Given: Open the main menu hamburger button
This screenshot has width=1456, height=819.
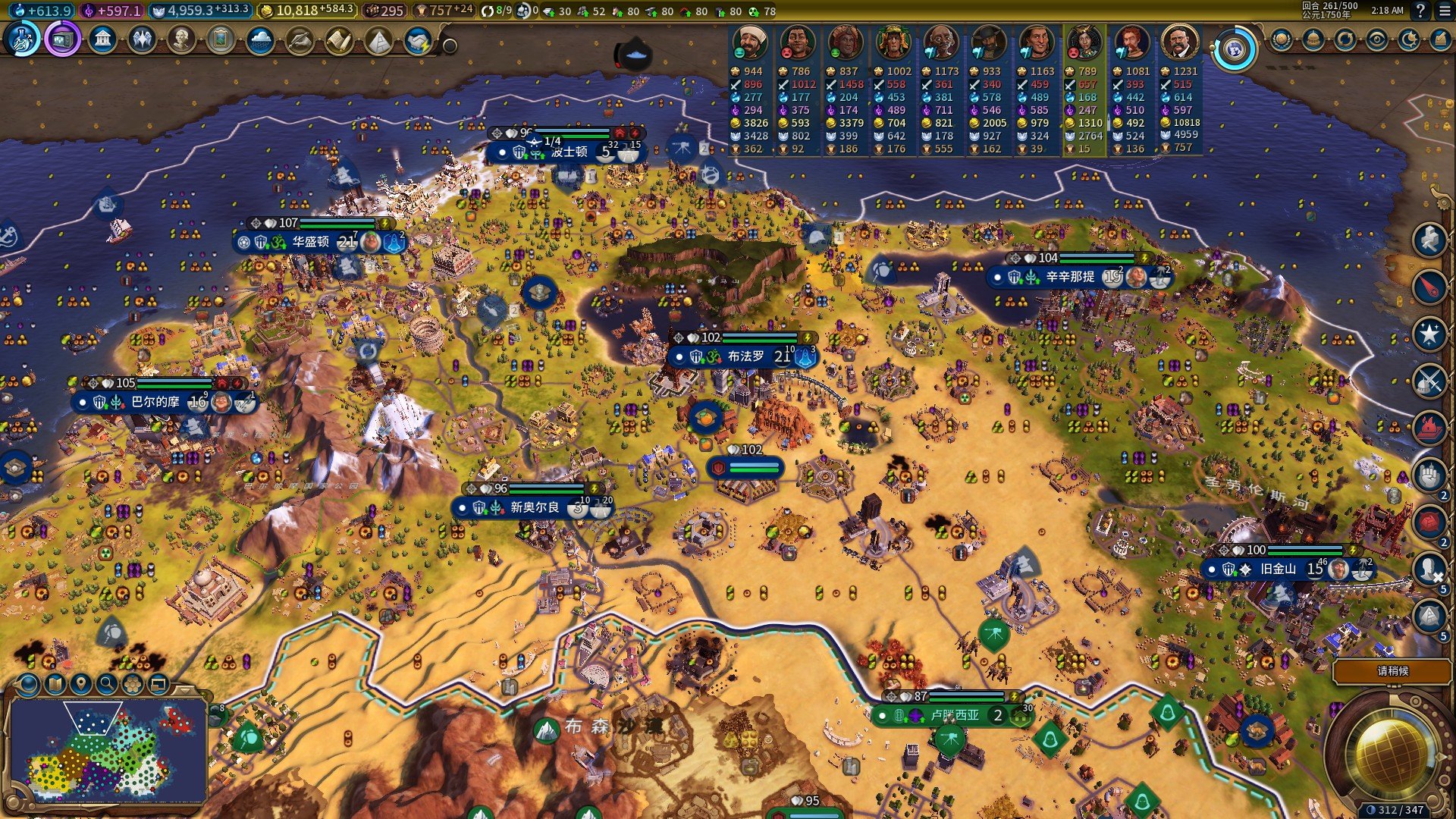Looking at the screenshot, I should point(1443,11).
